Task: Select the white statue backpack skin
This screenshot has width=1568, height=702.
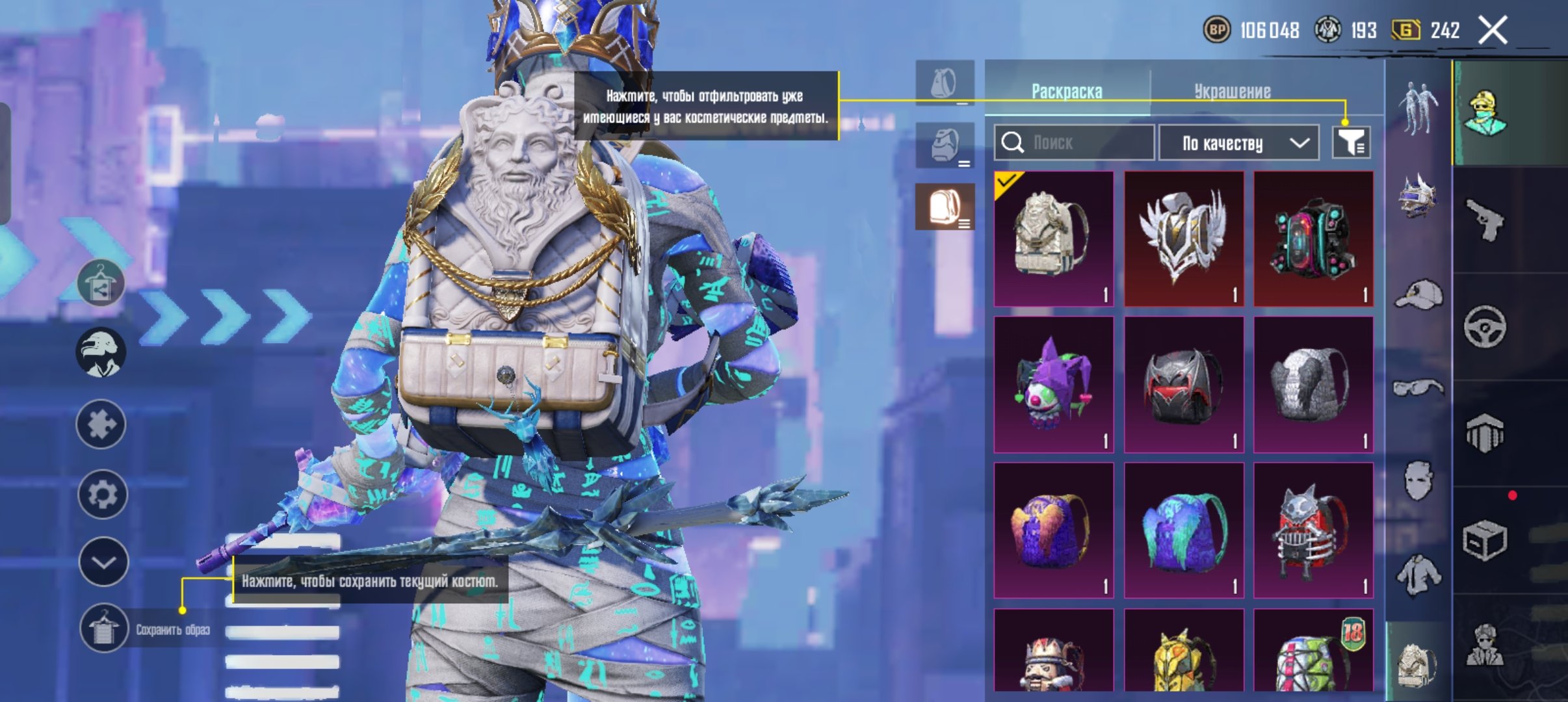Action: pyautogui.click(x=1054, y=239)
